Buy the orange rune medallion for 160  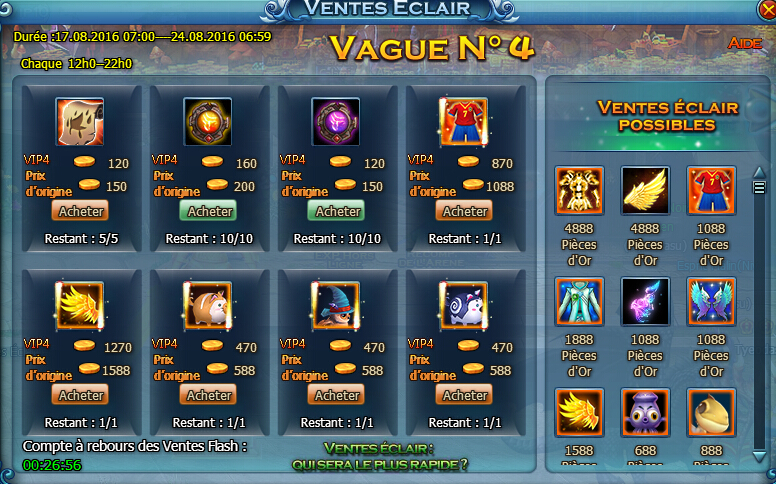click(210, 211)
